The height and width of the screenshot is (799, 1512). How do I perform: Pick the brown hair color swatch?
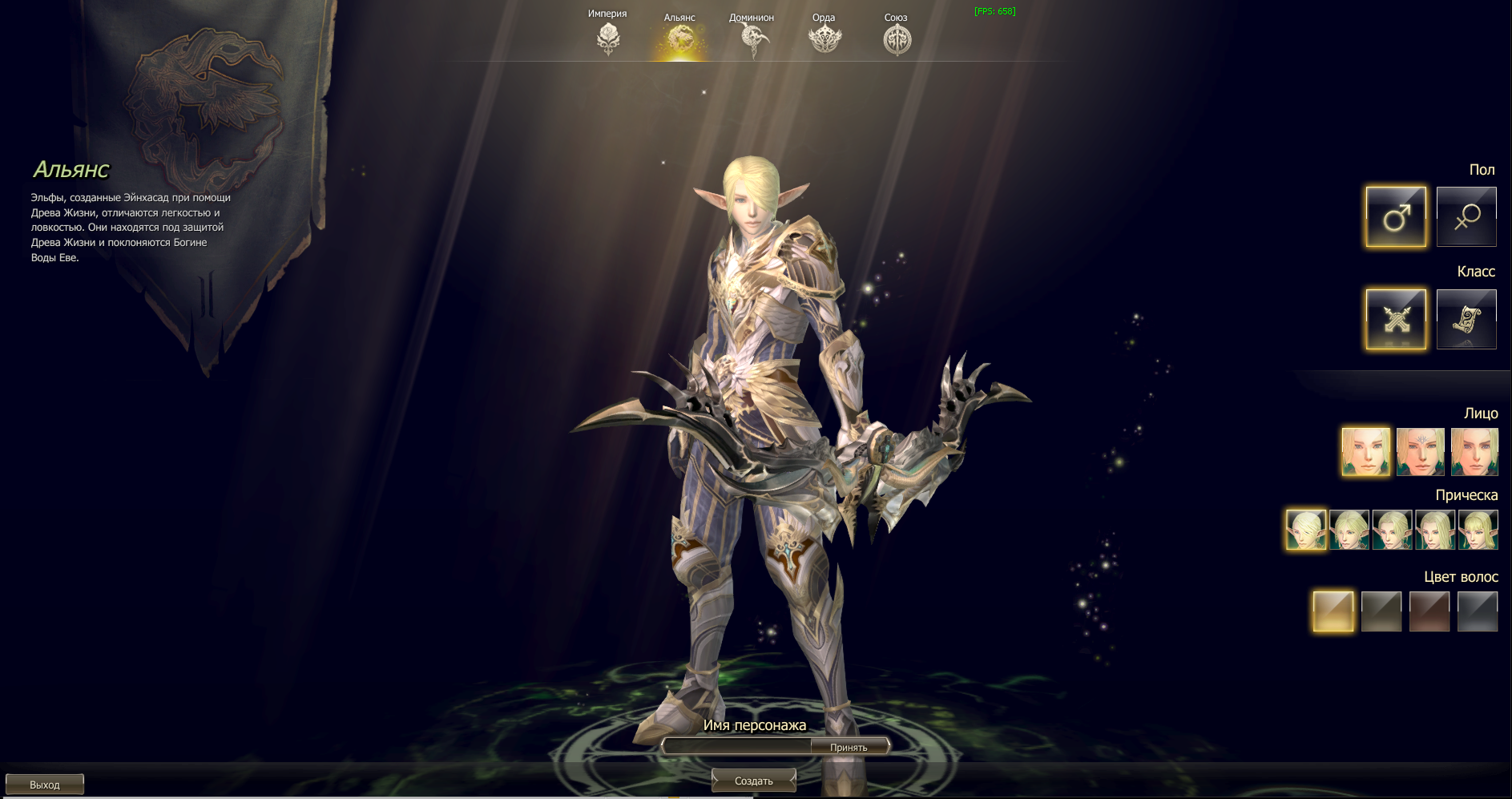[1429, 611]
